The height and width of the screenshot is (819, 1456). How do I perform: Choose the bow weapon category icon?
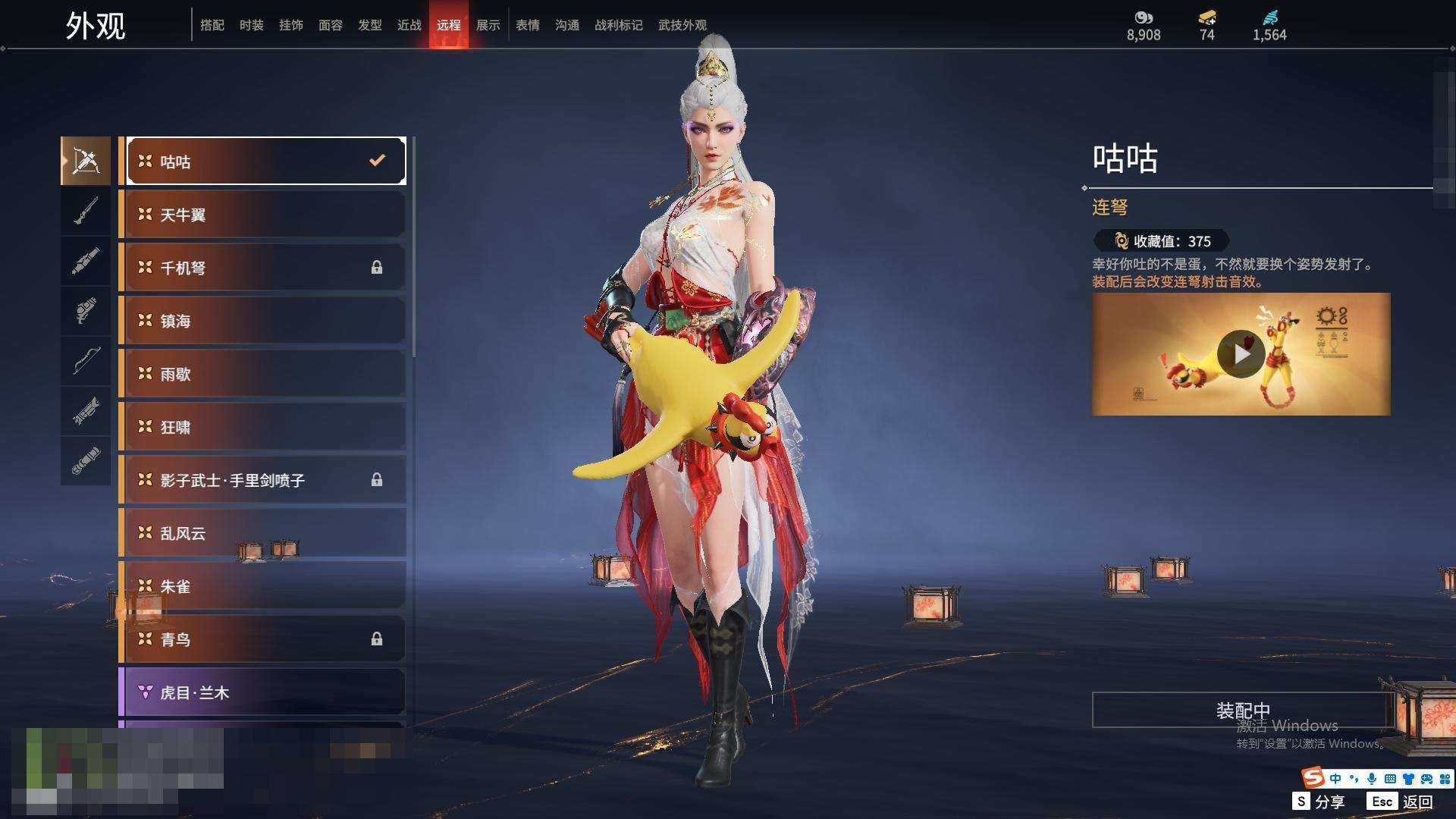click(x=86, y=361)
